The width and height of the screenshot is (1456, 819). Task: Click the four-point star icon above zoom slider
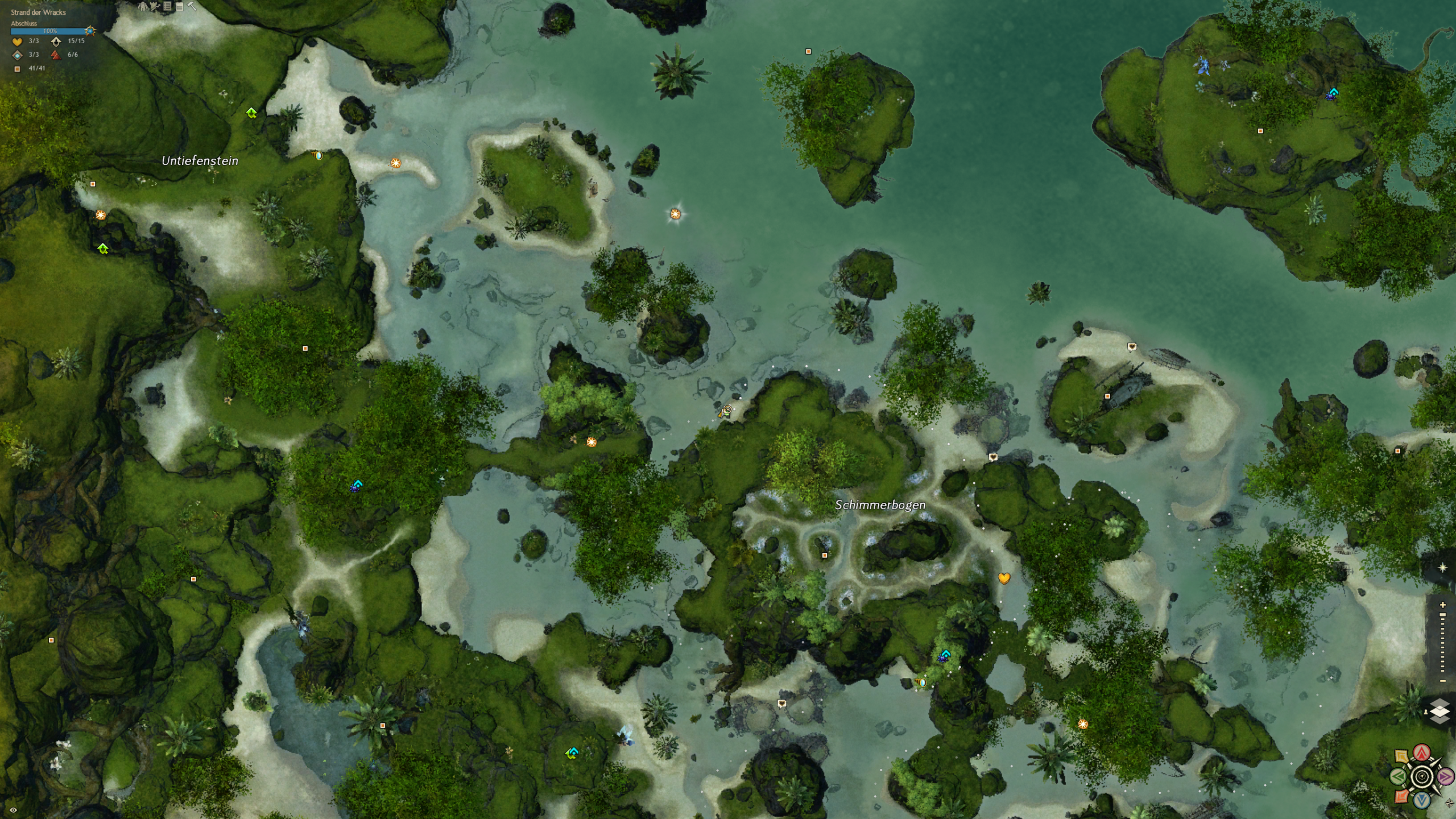1442,568
